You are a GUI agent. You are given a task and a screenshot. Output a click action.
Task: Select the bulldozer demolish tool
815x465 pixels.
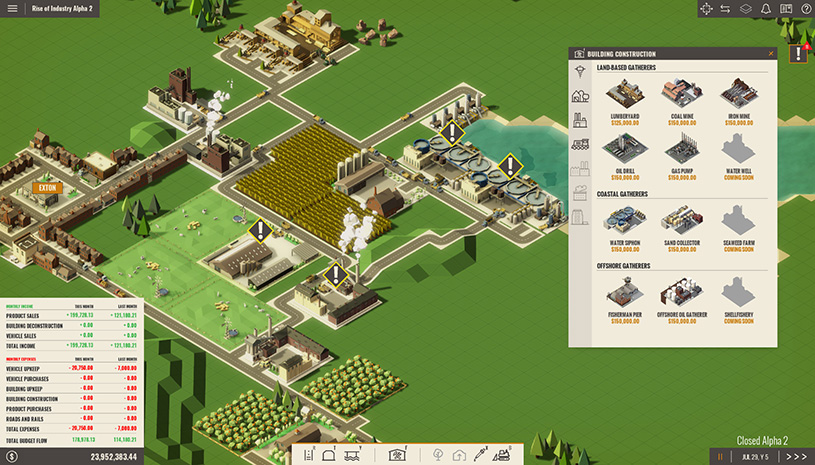coord(502,455)
